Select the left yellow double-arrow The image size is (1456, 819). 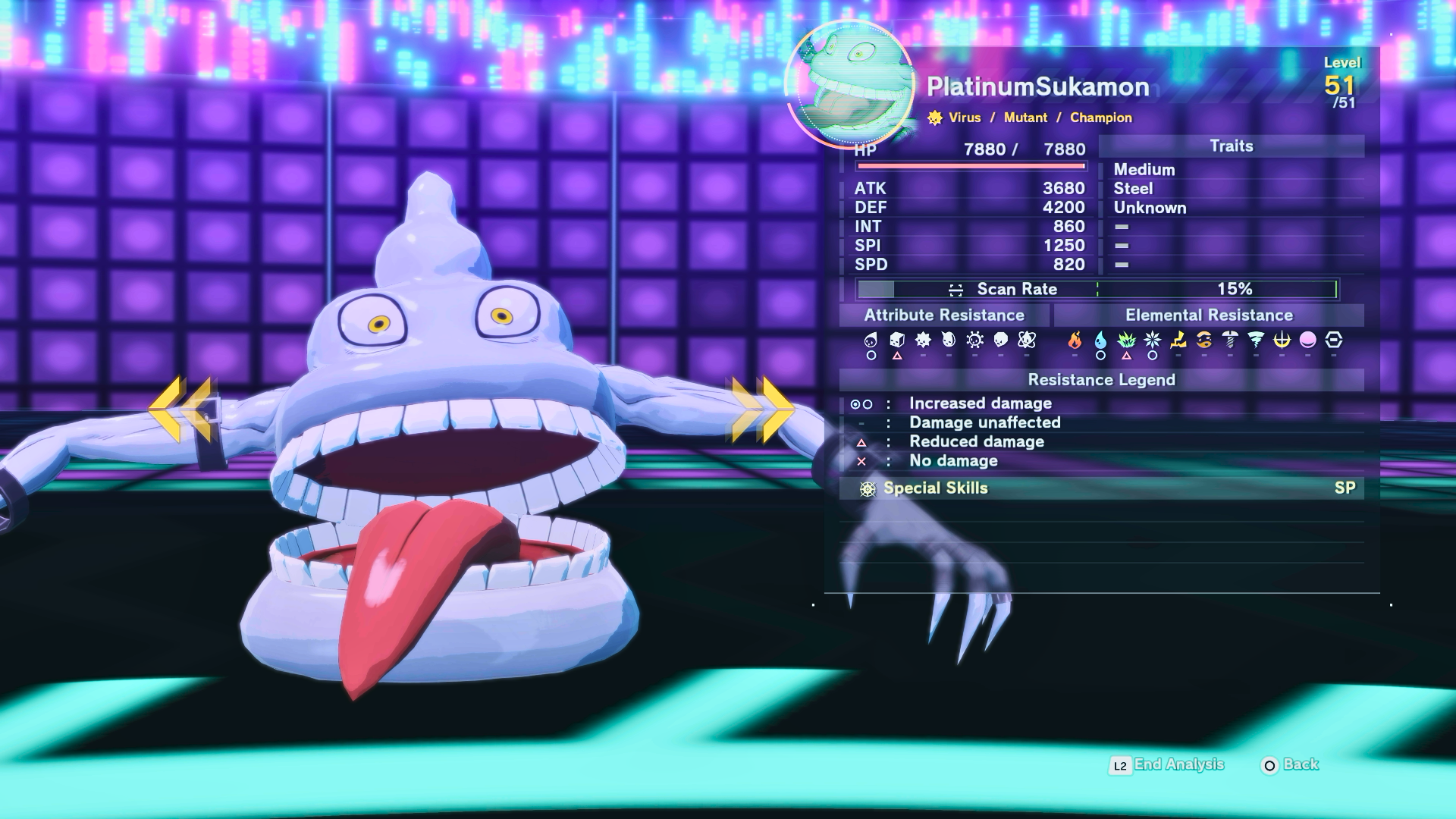coord(180,409)
